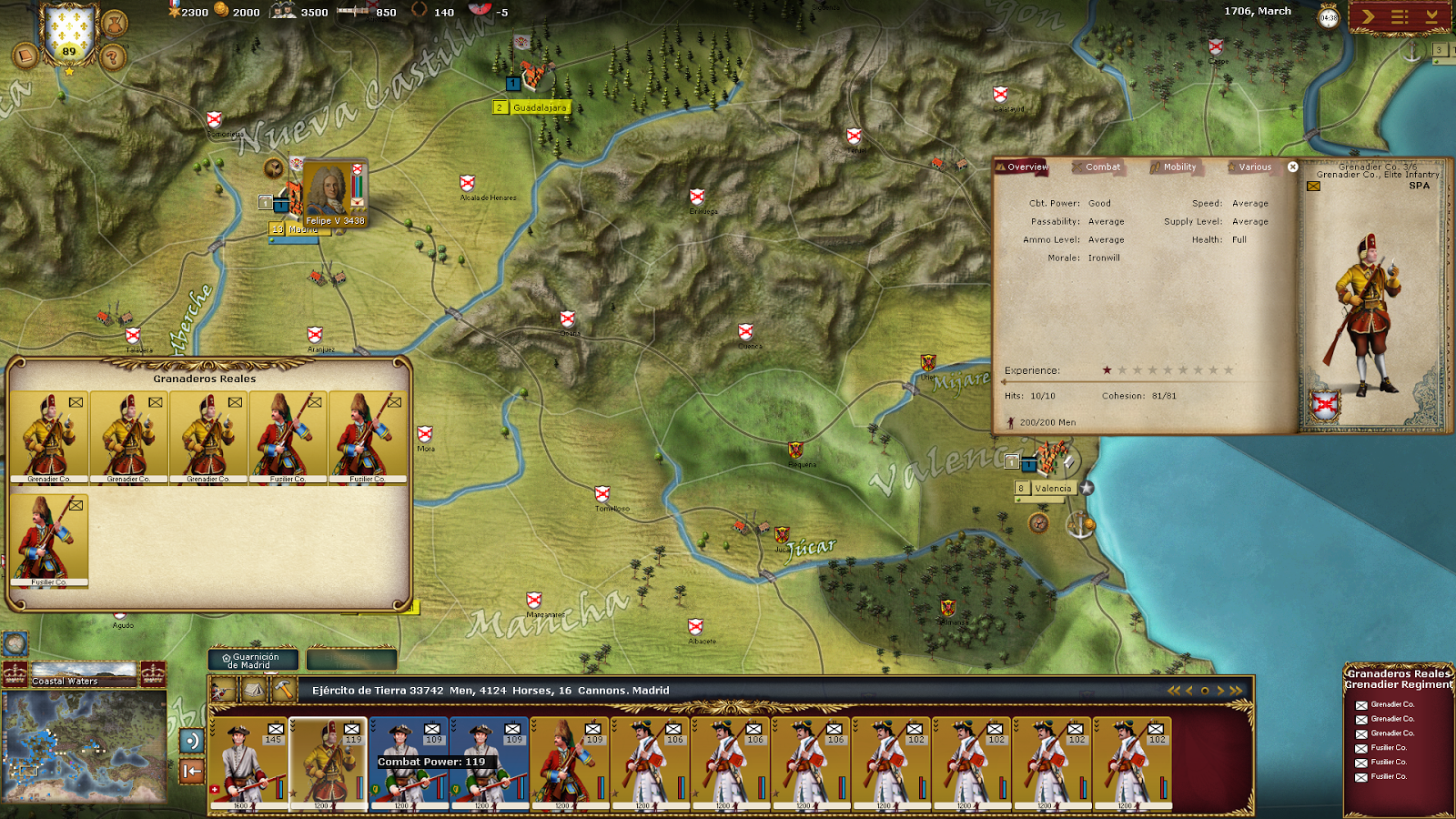Open the question mark help button
This screenshot has height=819, width=1456.
(x=112, y=58)
